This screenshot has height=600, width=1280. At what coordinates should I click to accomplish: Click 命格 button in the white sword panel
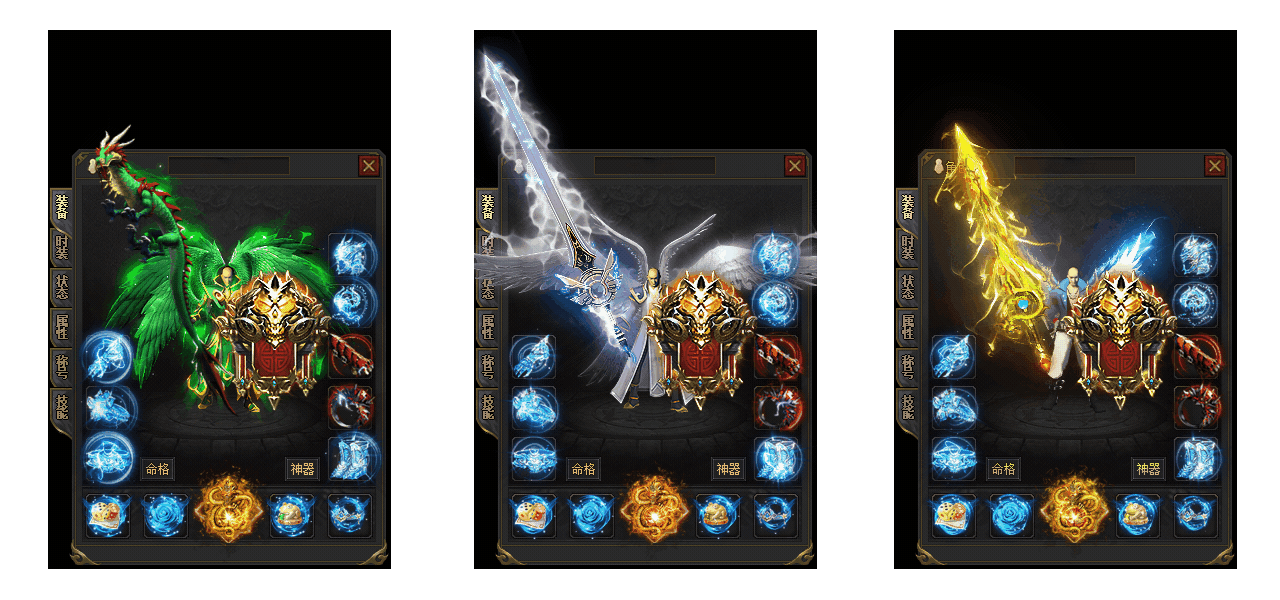point(584,469)
